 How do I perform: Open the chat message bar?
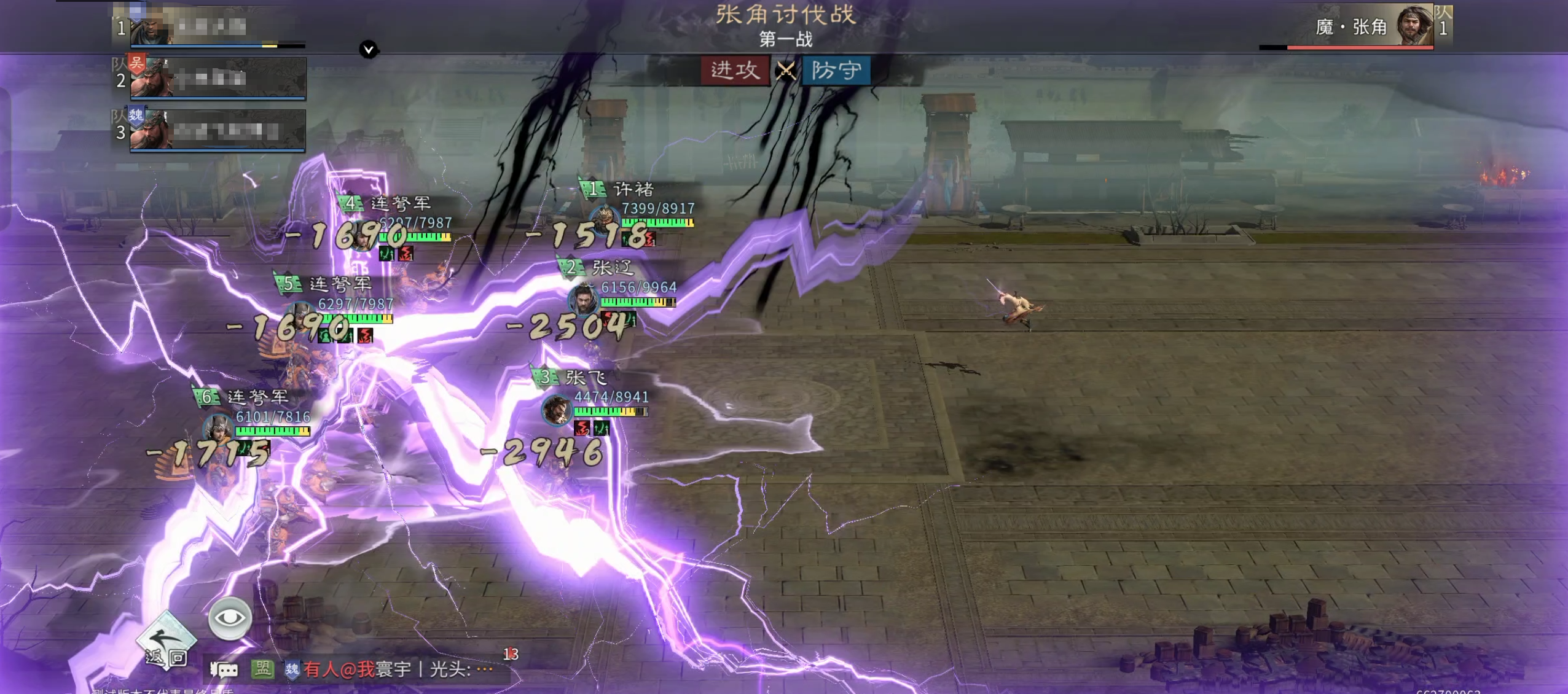pyautogui.click(x=393, y=669)
